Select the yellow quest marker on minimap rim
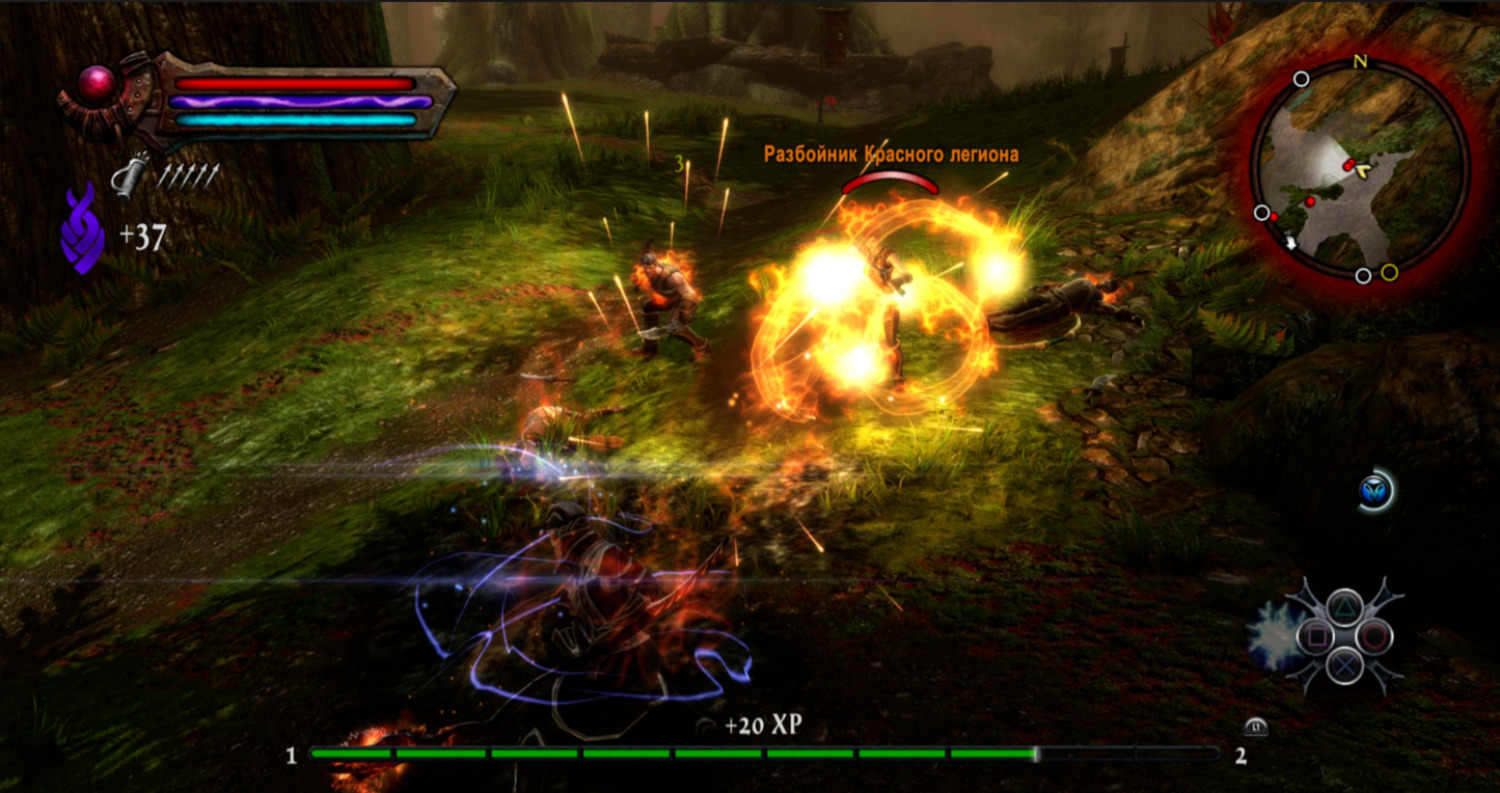Image resolution: width=1500 pixels, height=793 pixels. [x=1389, y=272]
